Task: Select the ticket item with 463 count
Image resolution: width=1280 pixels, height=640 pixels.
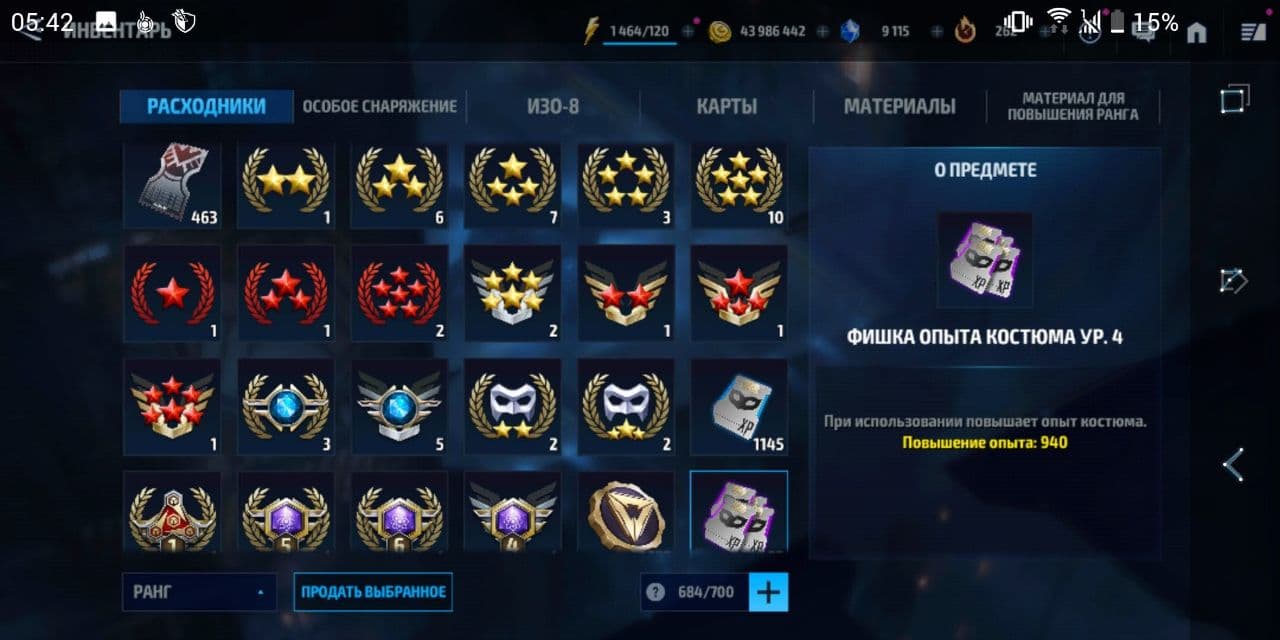Action: tap(172, 186)
